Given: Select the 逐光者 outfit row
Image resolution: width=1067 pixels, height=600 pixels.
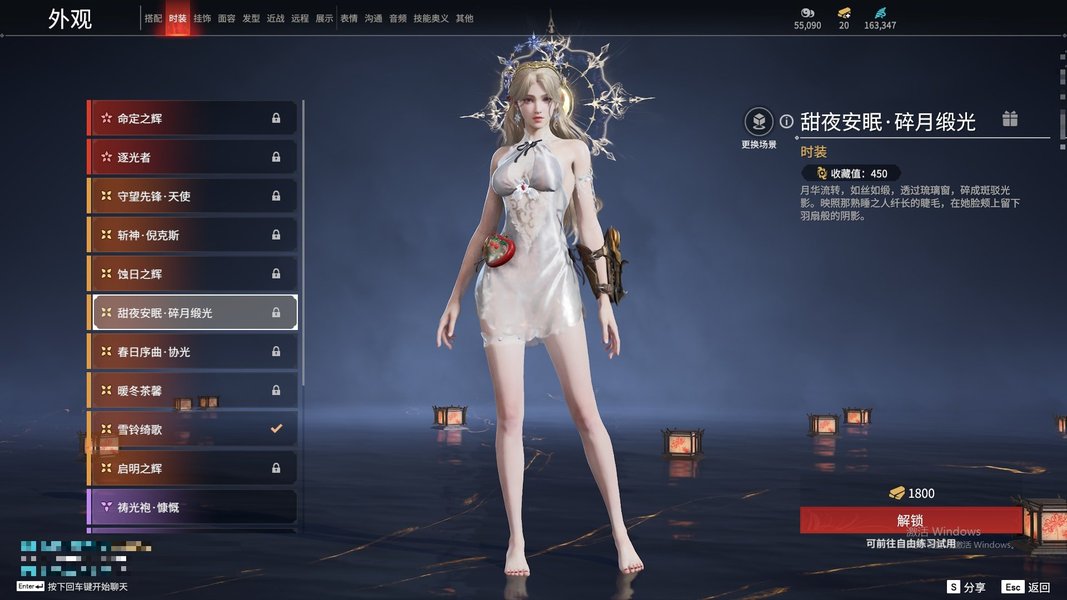Looking at the screenshot, I should pyautogui.click(x=192, y=157).
